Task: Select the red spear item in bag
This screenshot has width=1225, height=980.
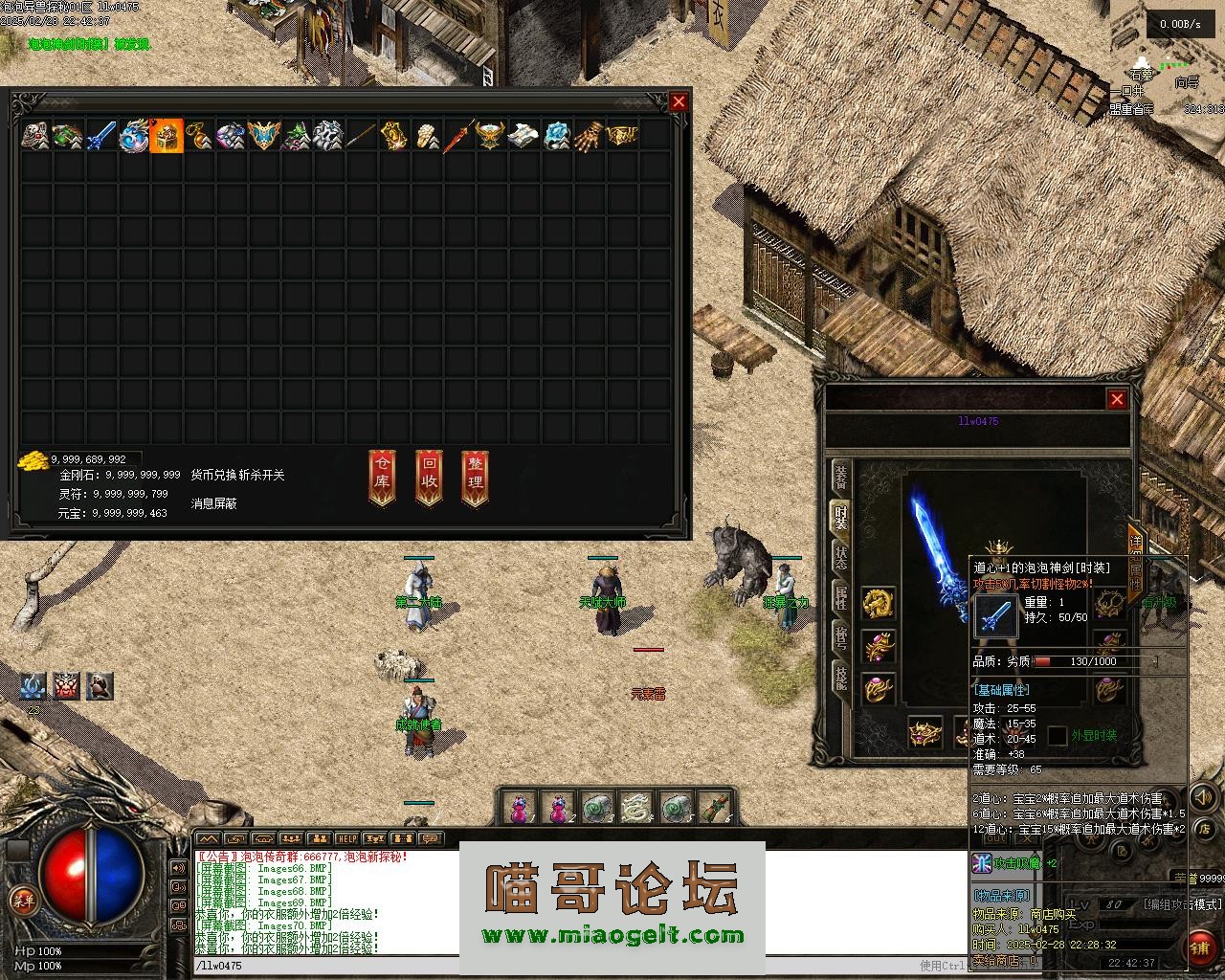Action: point(459,136)
